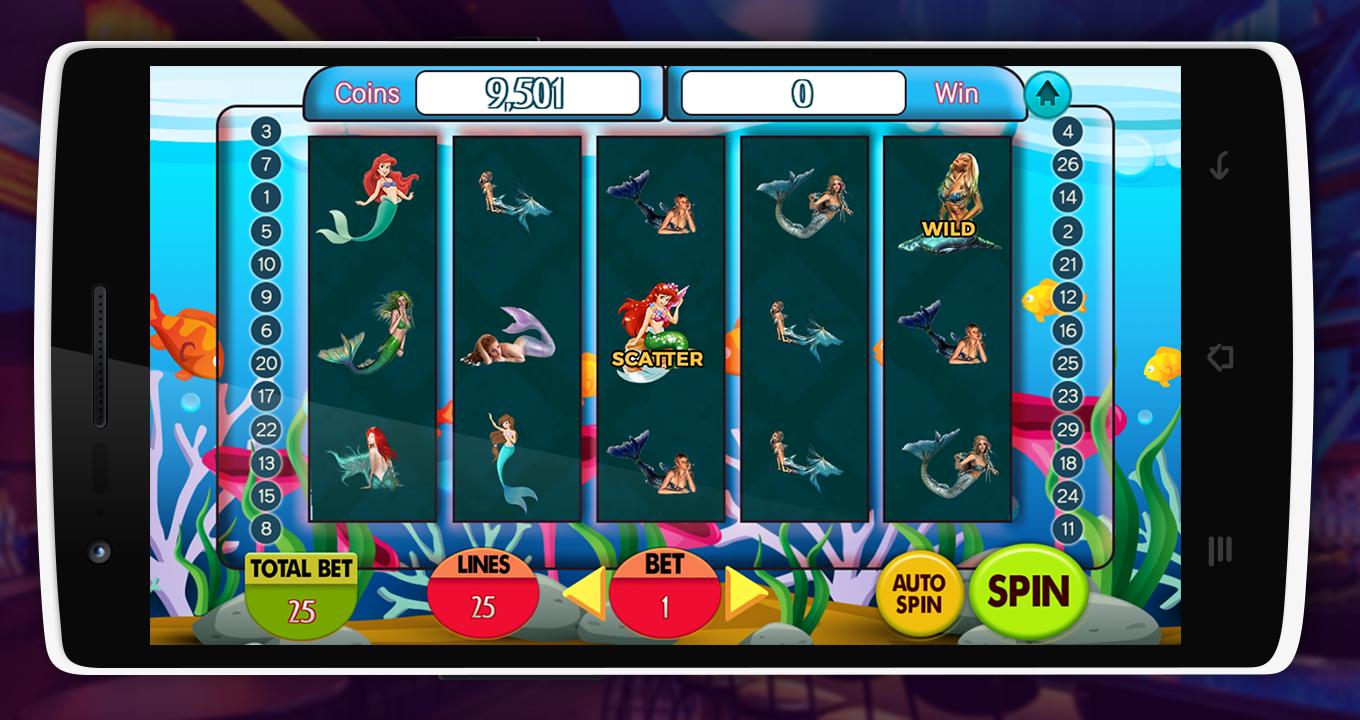The image size is (1360, 720).
Task: Tap the left arrow to decrease bet
Action: tap(584, 592)
